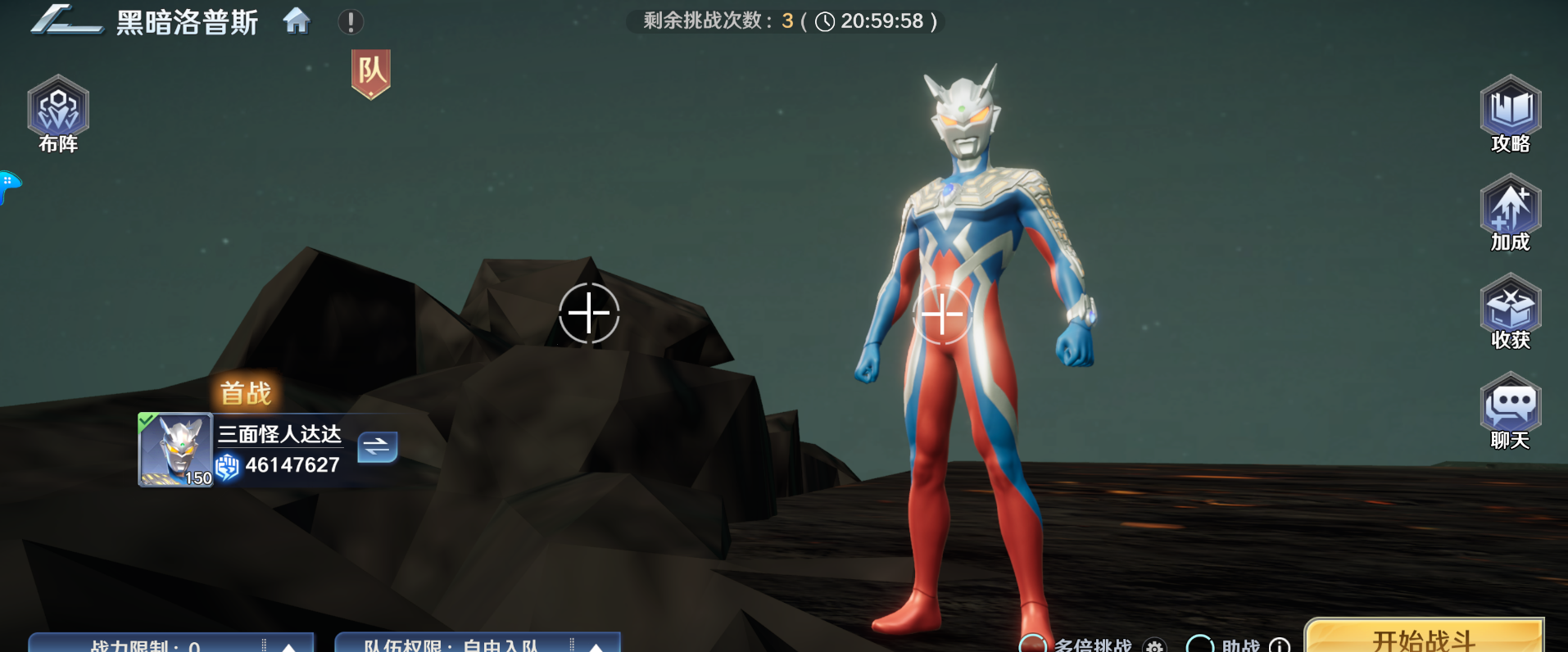
Task: Click the crosshair target on Ultraman Zero
Action: 944,313
